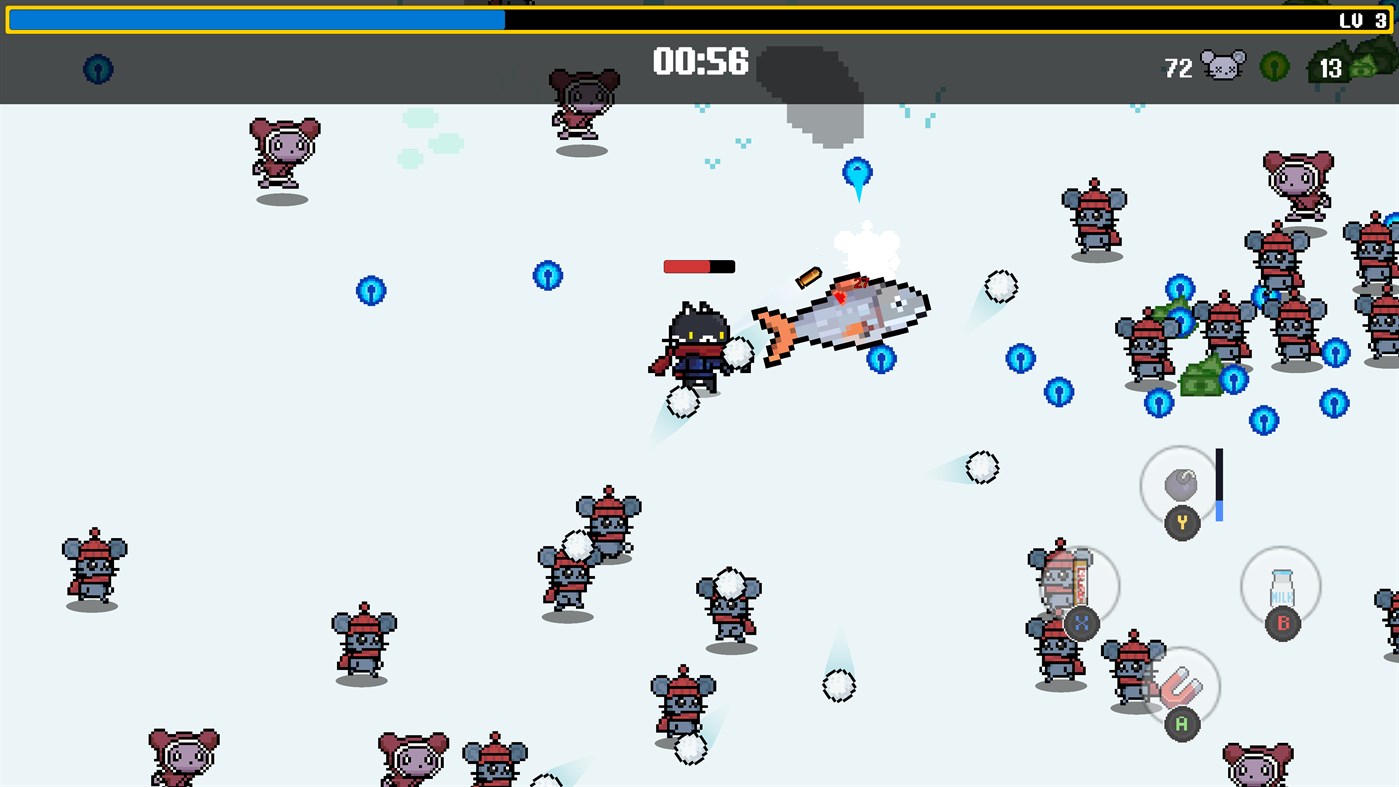Activate the bomb ability with Y button
The image size is (1399, 787).
pyautogui.click(x=1181, y=521)
